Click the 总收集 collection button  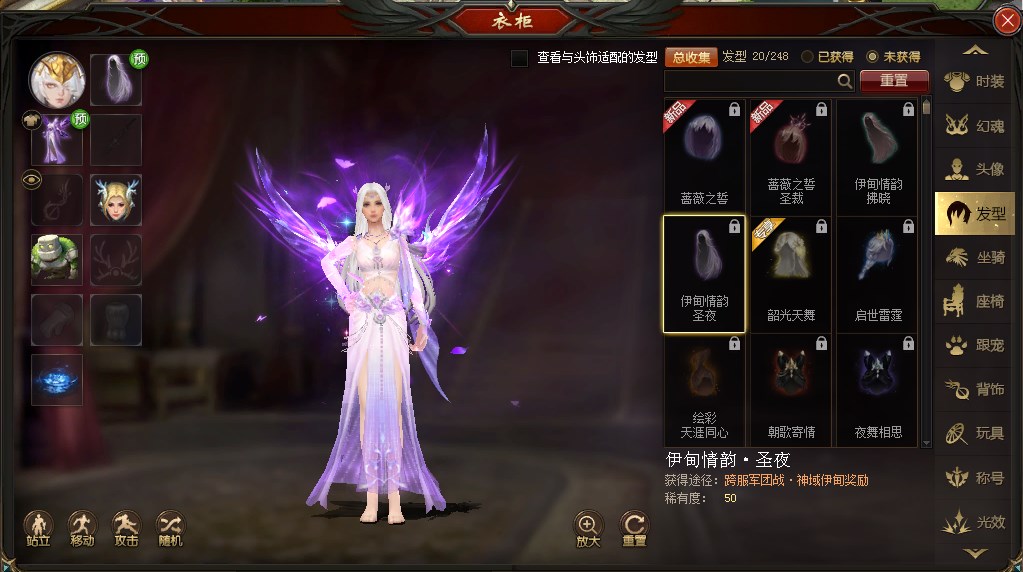click(691, 58)
